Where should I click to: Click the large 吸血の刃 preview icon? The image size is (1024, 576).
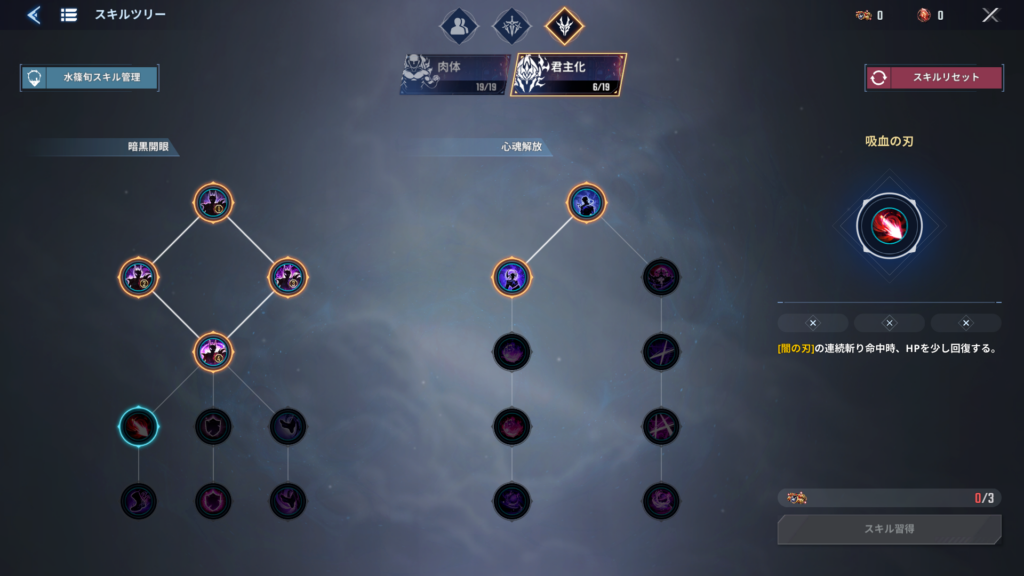tap(889, 225)
